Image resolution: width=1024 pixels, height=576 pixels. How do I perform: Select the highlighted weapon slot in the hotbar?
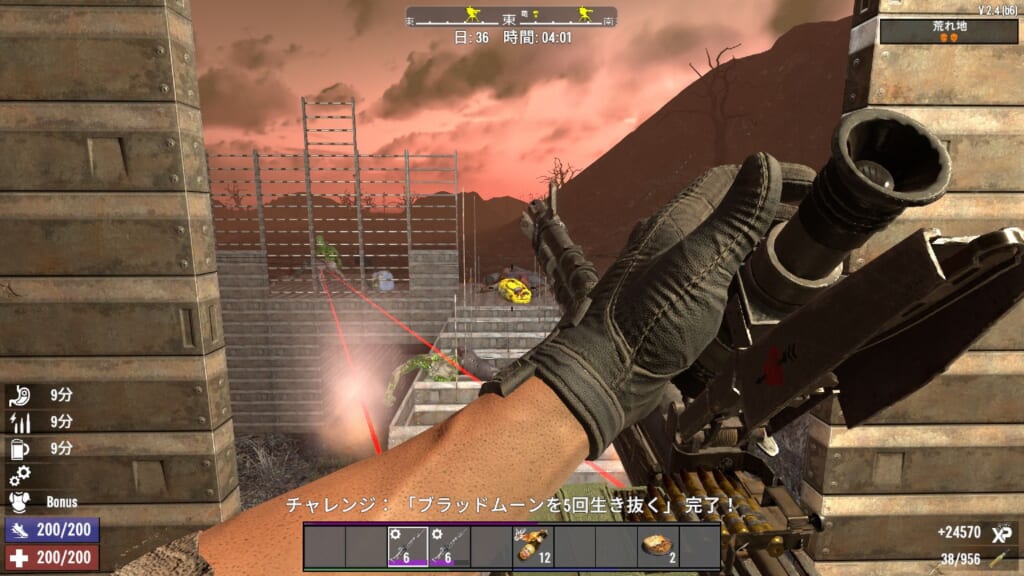[x=408, y=547]
